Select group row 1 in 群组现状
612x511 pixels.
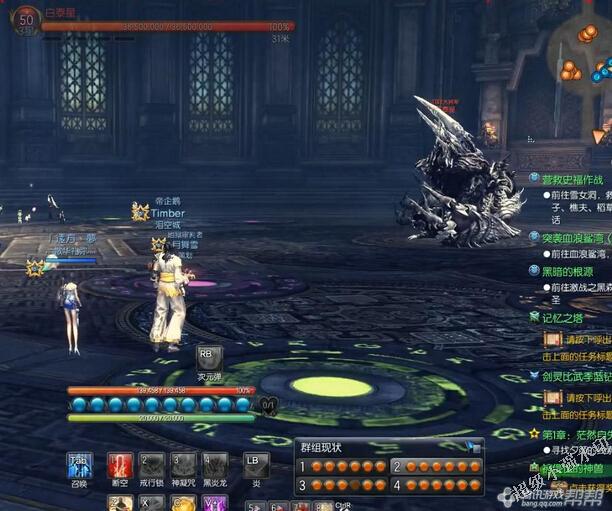(343, 466)
